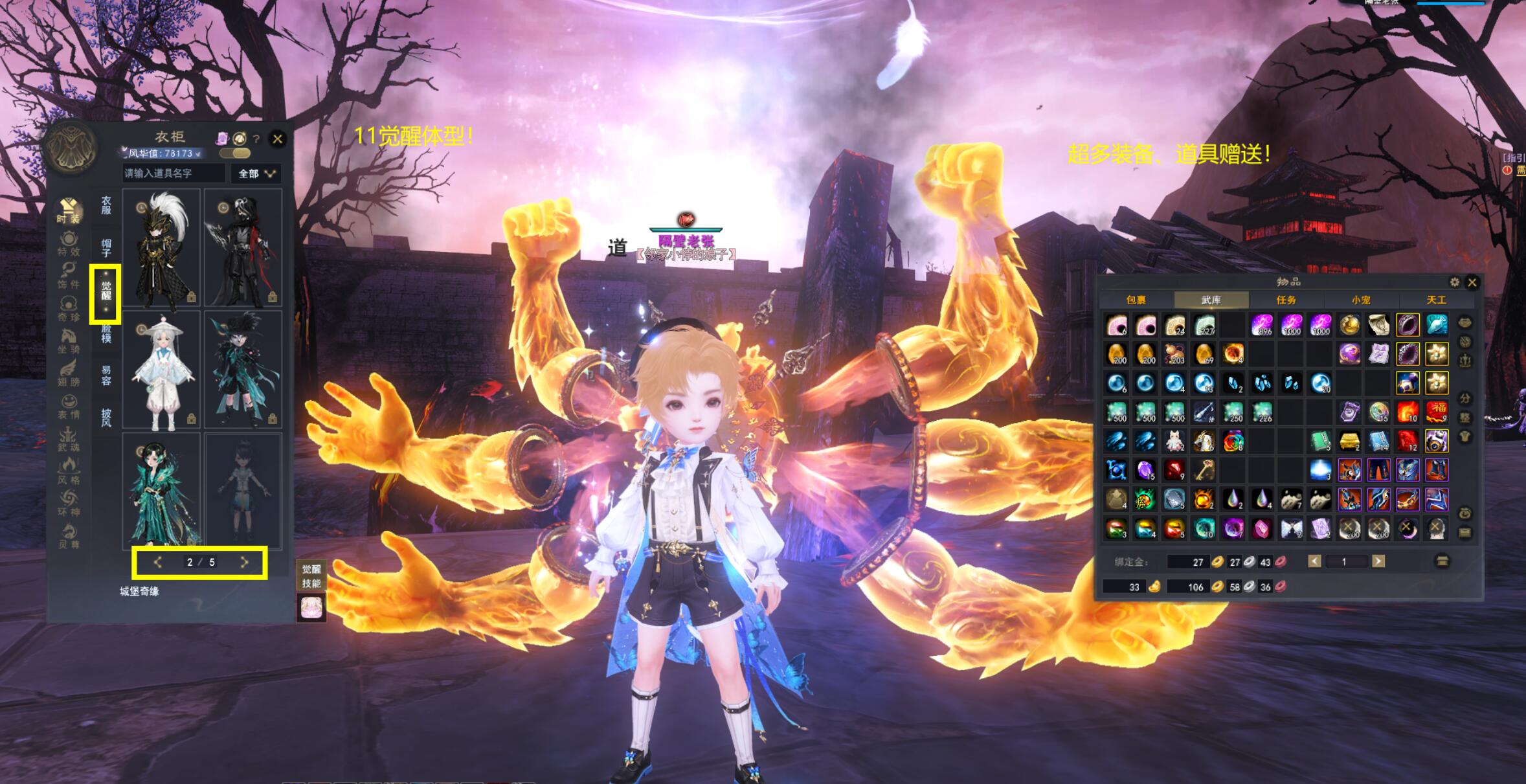Choose the 坐骑 mount category

pyautogui.click(x=69, y=340)
